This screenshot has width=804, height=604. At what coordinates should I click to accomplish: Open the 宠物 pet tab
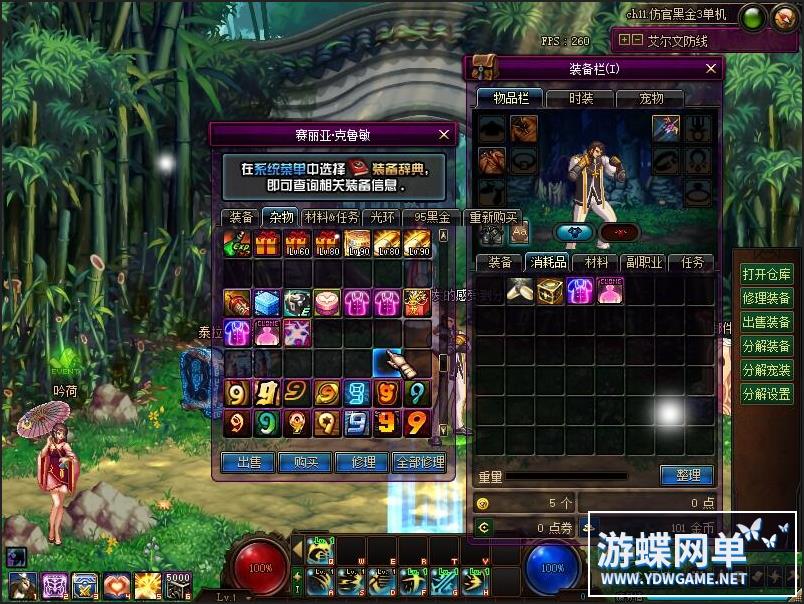[x=651, y=98]
